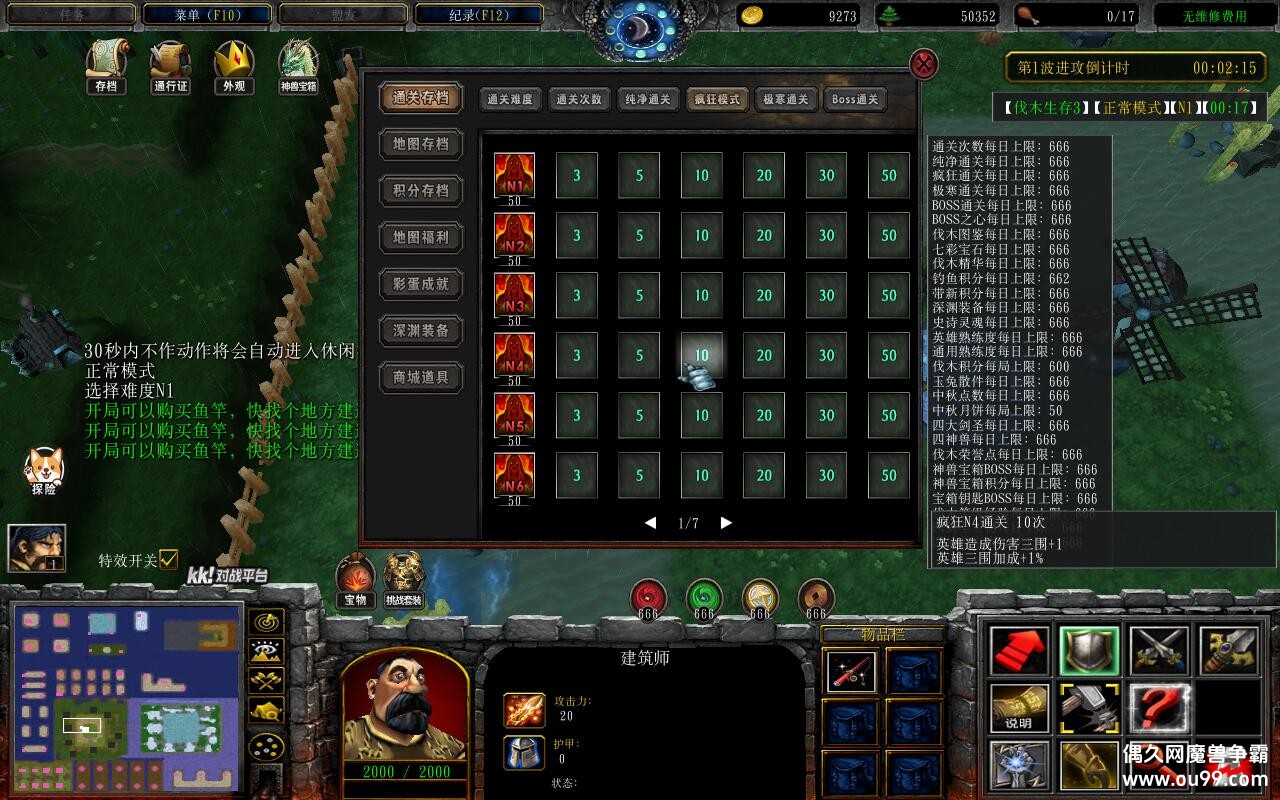Screen dimensions: 1280x800
Task: Open the 纪录 (F12) log
Action: coord(479,15)
